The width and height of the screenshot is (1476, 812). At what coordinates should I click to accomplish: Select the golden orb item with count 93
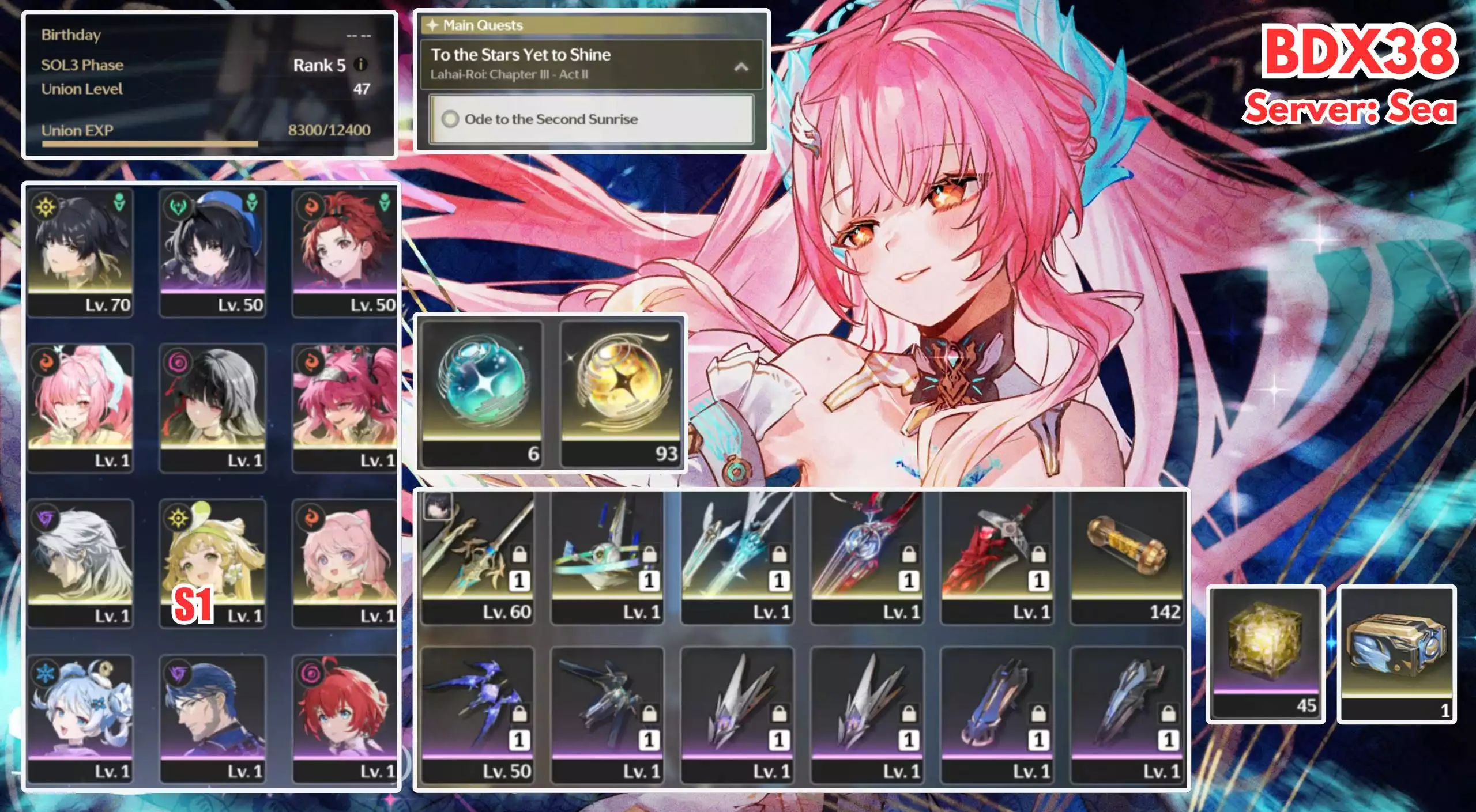coord(621,393)
